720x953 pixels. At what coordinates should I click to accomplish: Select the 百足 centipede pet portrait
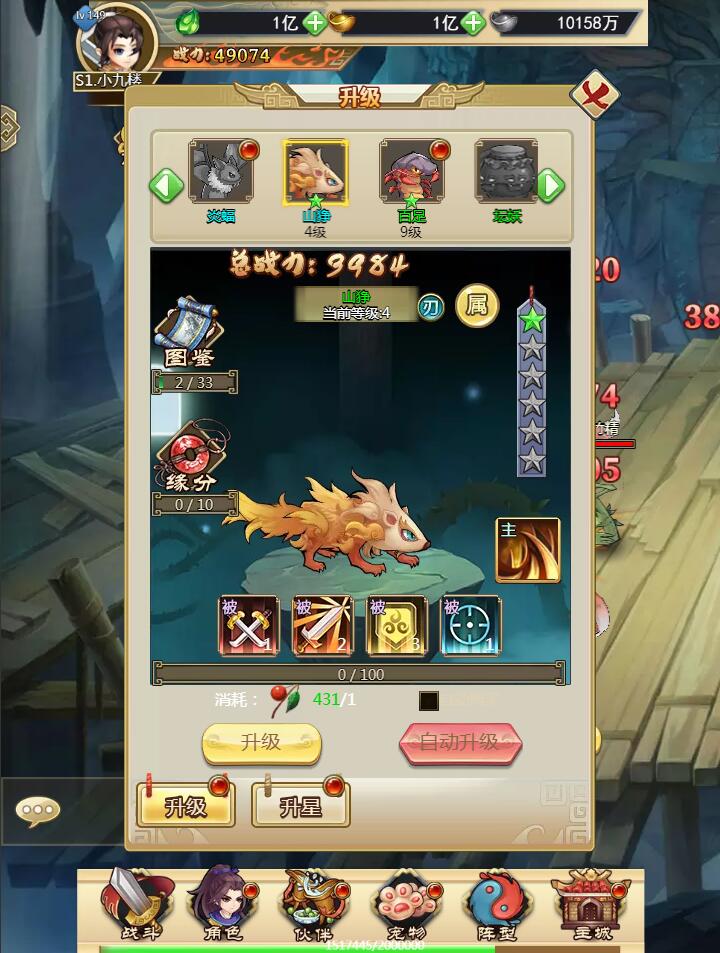point(411,172)
